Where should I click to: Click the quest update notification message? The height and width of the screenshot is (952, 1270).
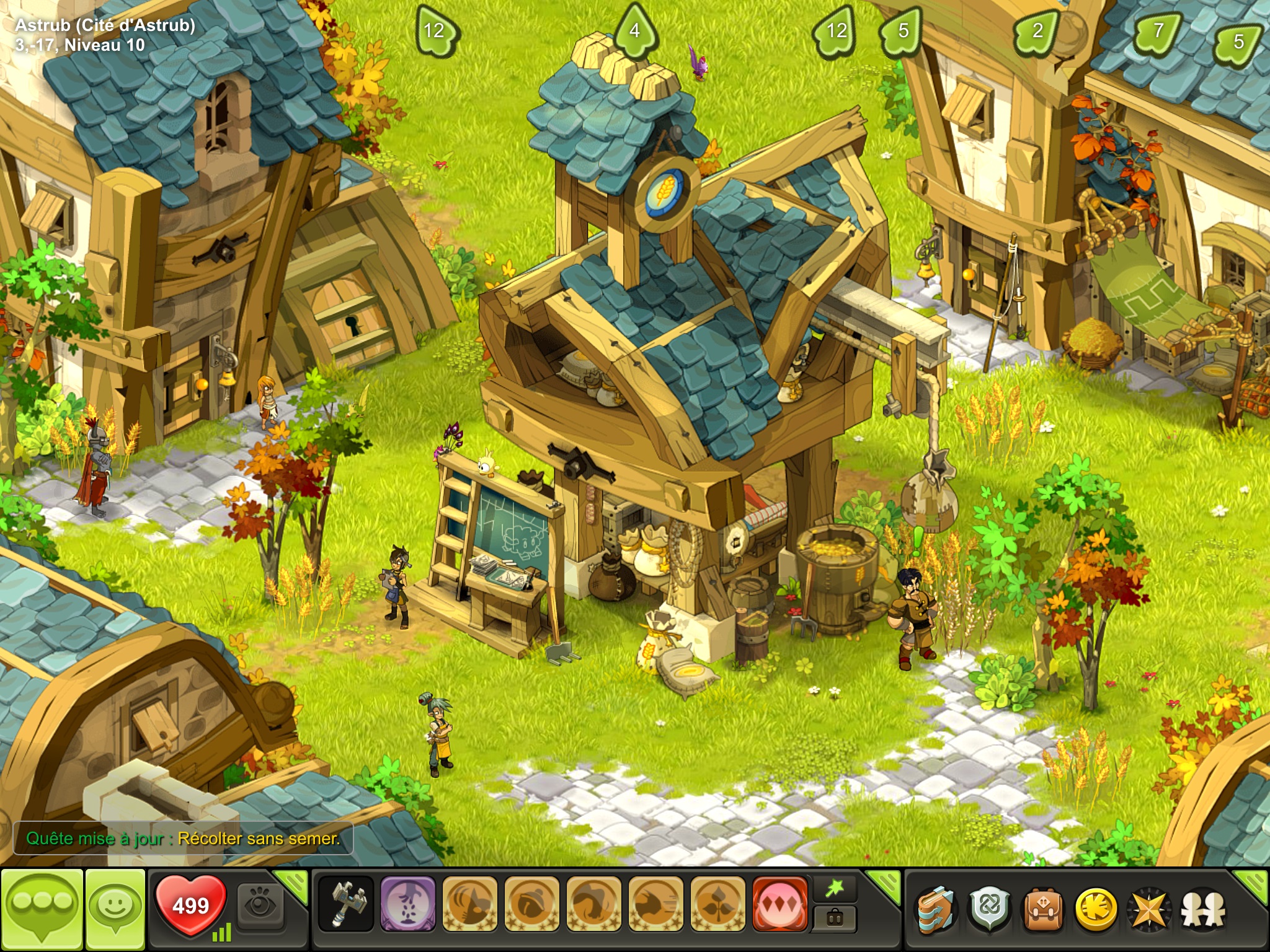[x=183, y=839]
